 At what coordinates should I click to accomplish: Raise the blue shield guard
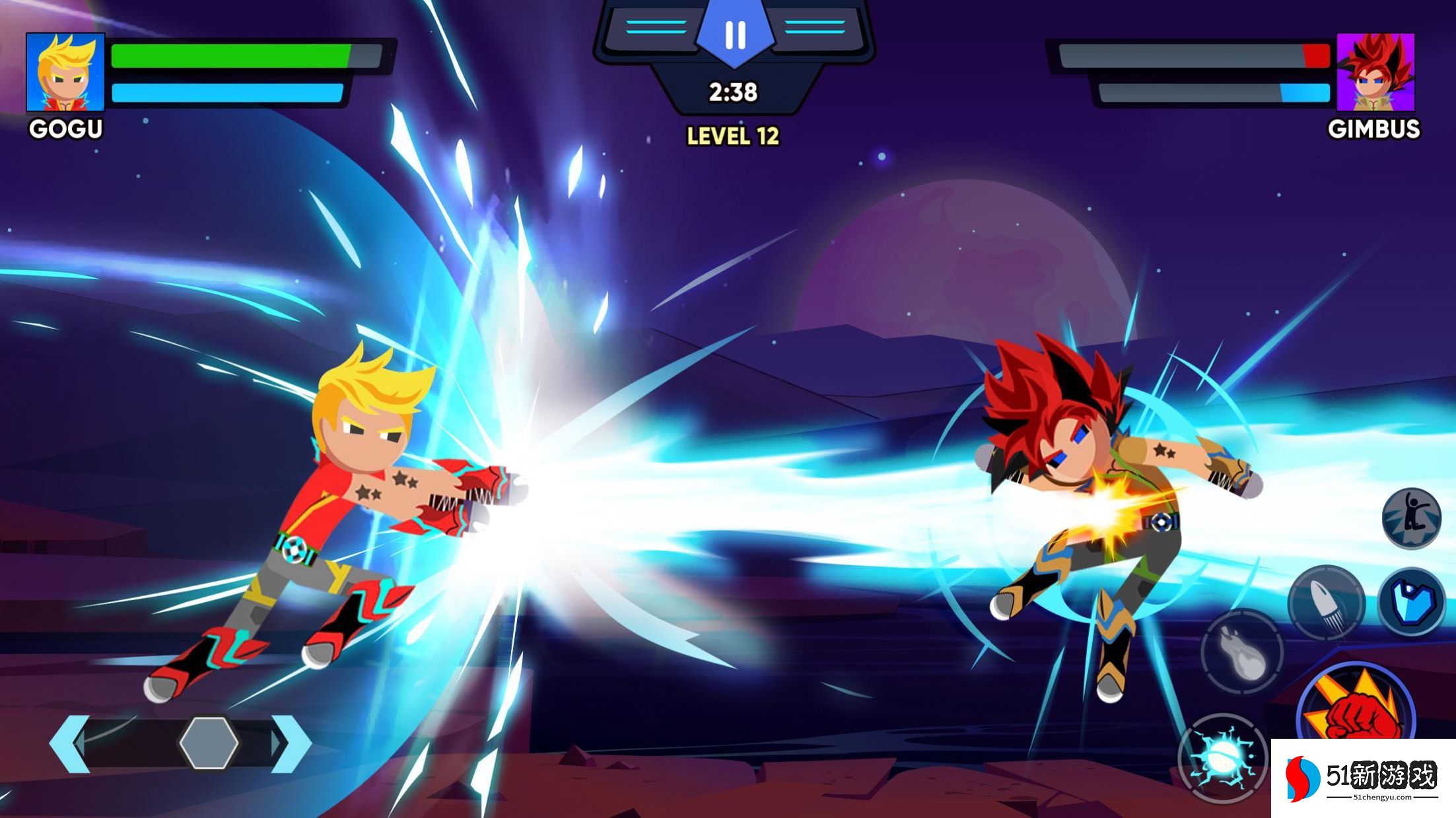1411,602
